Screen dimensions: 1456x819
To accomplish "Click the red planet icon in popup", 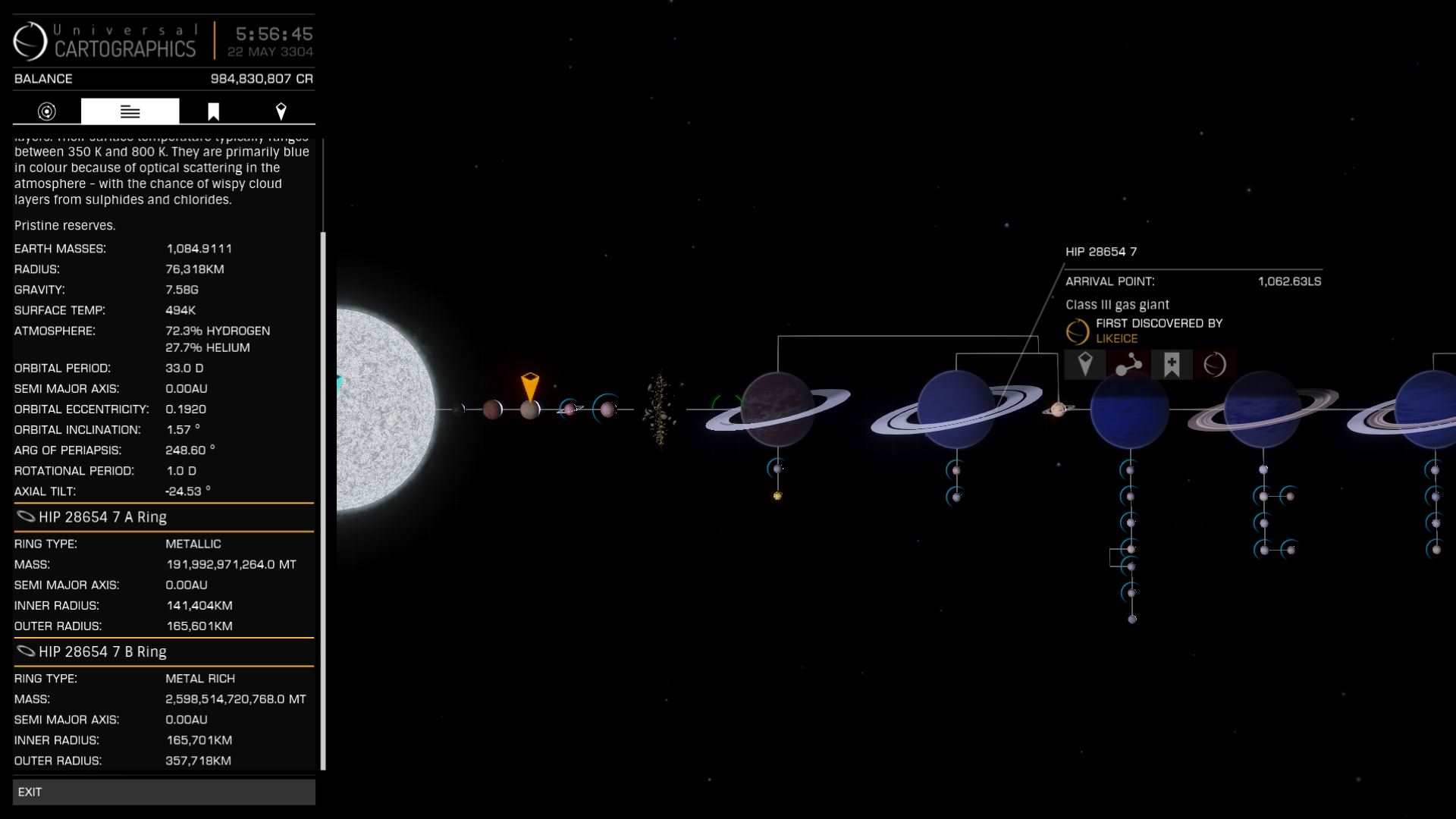I will 1215,365.
